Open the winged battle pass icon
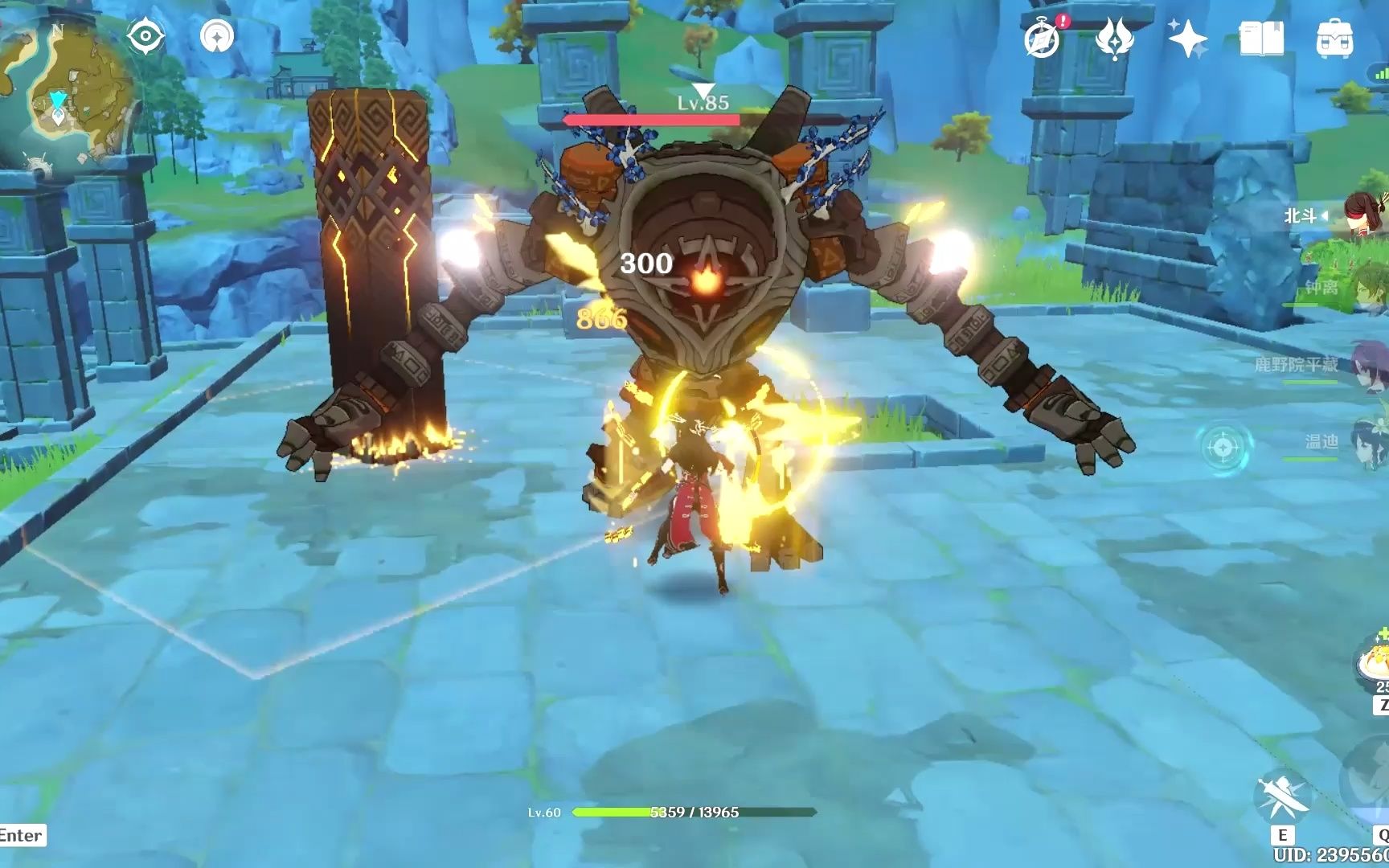This screenshot has height=868, width=1389. tap(1114, 39)
